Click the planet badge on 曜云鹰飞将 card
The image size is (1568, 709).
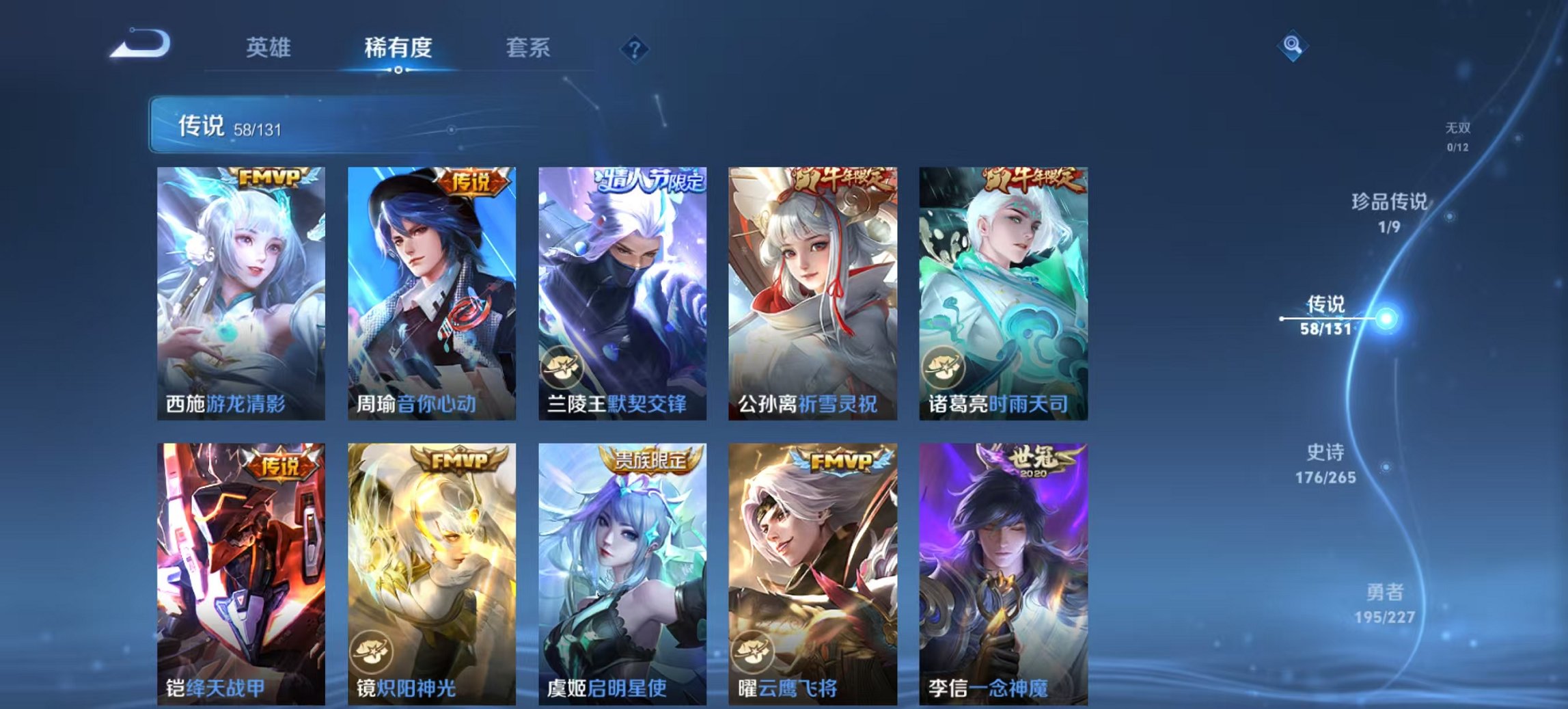tap(754, 652)
